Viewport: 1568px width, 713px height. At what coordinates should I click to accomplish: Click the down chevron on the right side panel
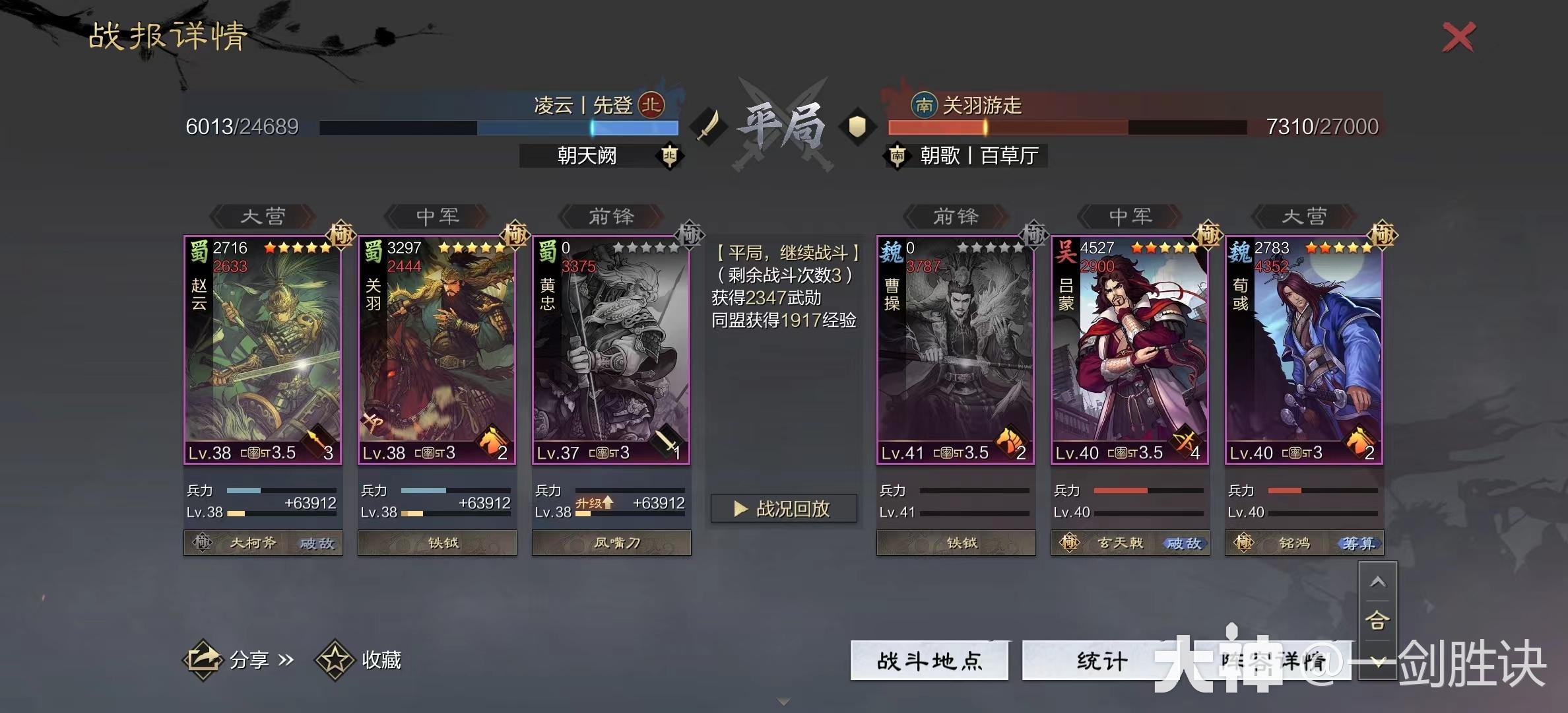(1379, 660)
